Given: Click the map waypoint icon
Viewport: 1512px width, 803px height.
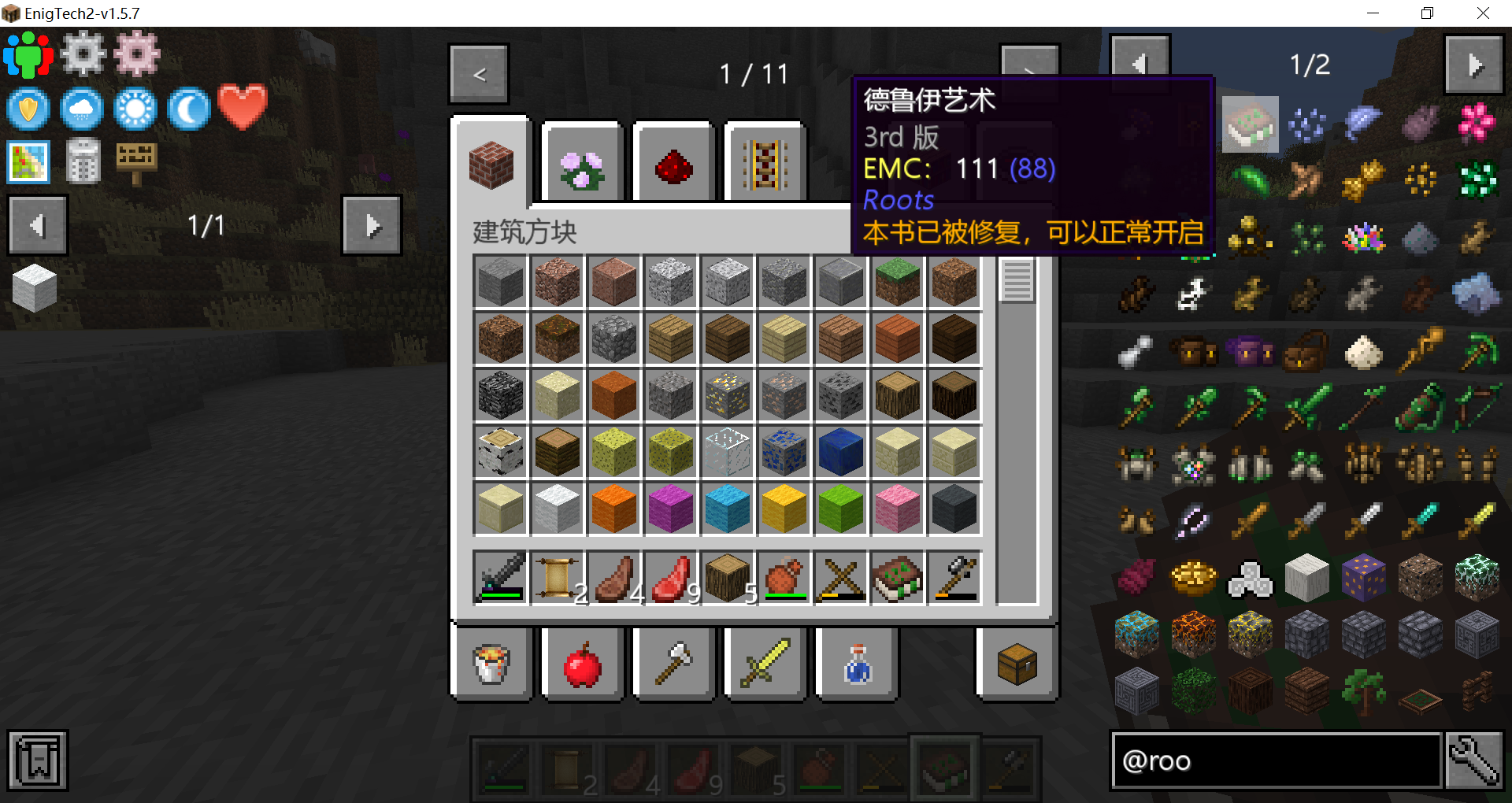Looking at the screenshot, I should pos(28,161).
